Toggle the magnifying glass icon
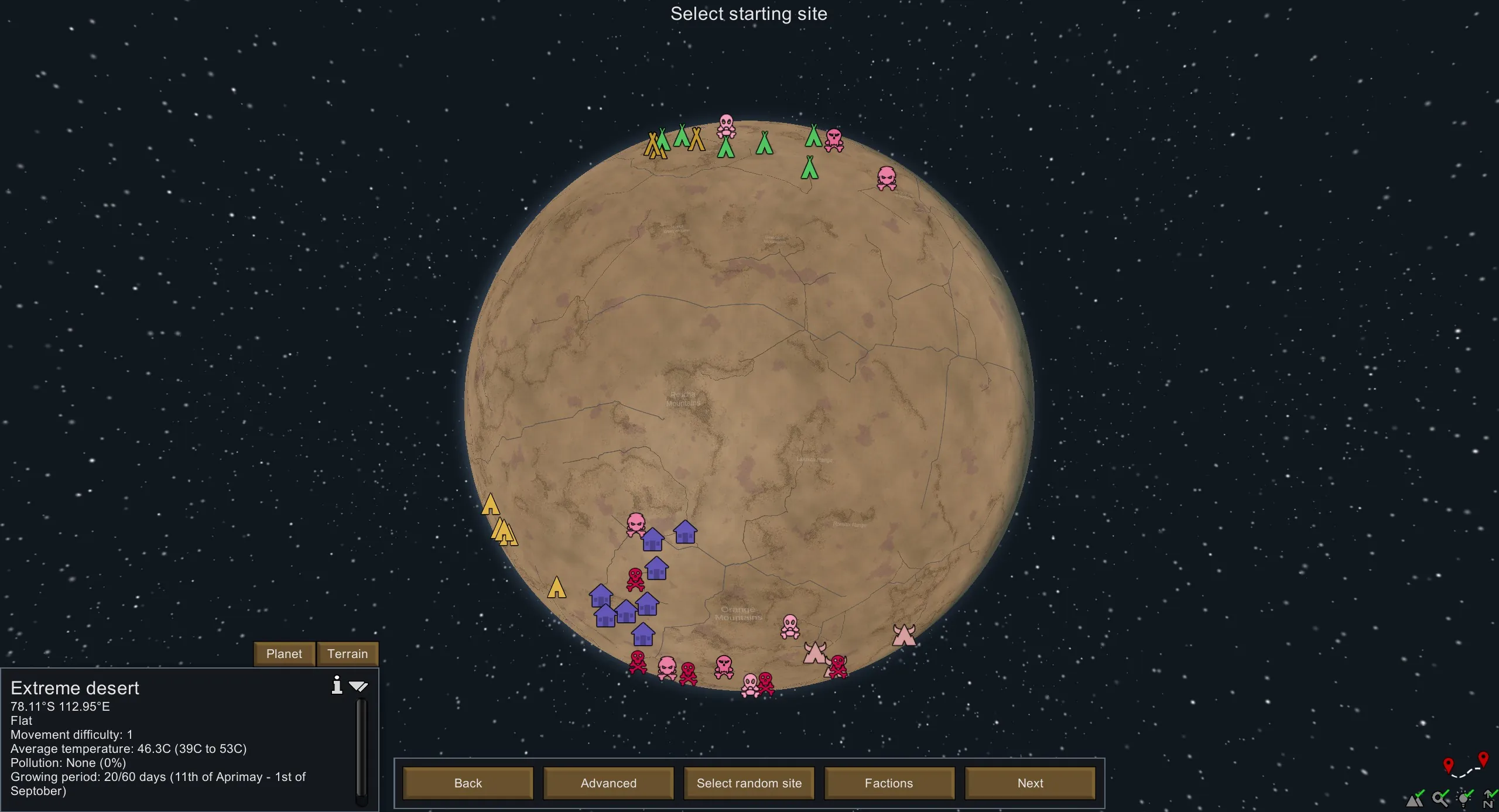The image size is (1499, 812). (x=1440, y=798)
